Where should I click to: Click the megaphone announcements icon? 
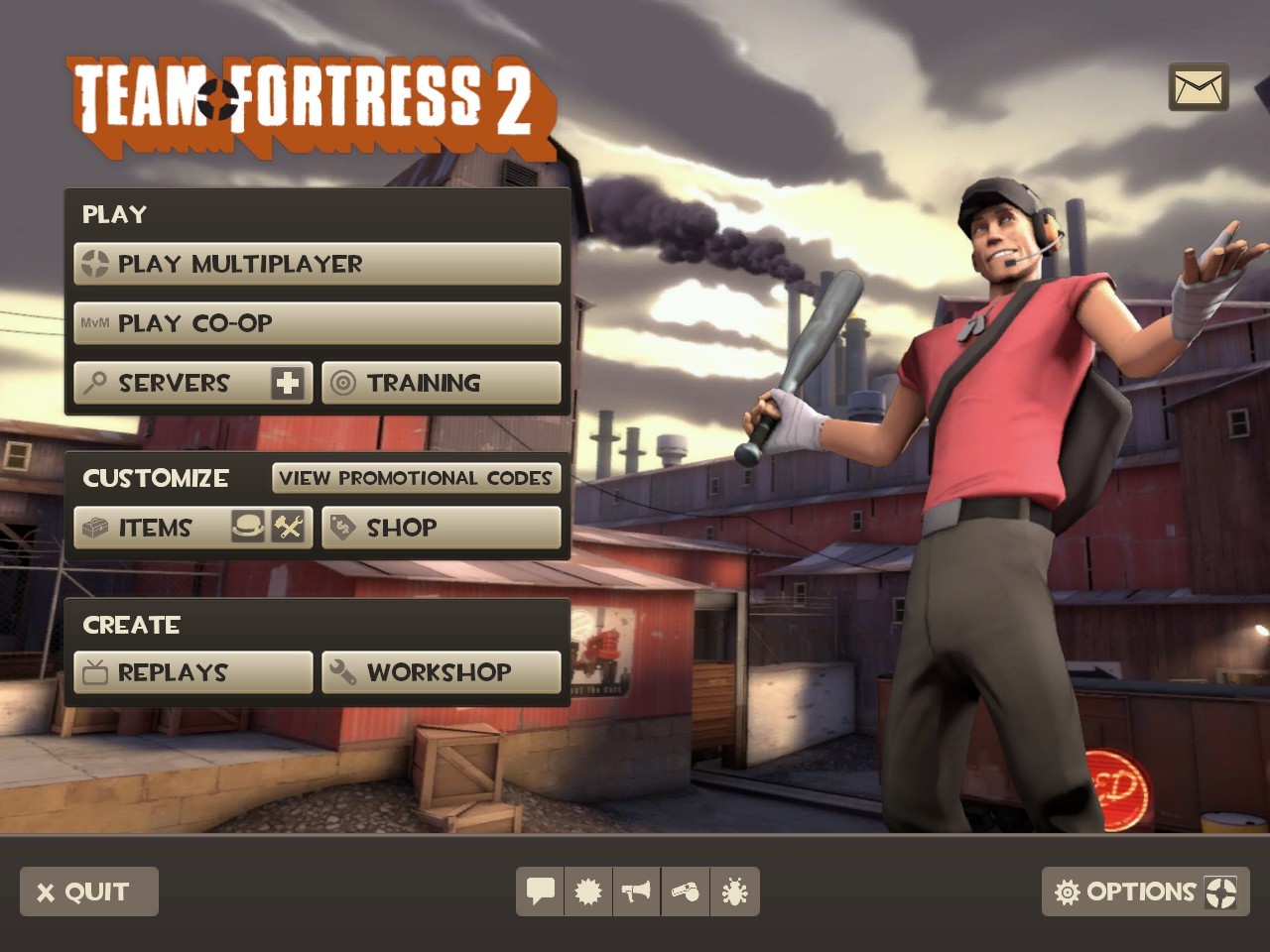tap(636, 892)
